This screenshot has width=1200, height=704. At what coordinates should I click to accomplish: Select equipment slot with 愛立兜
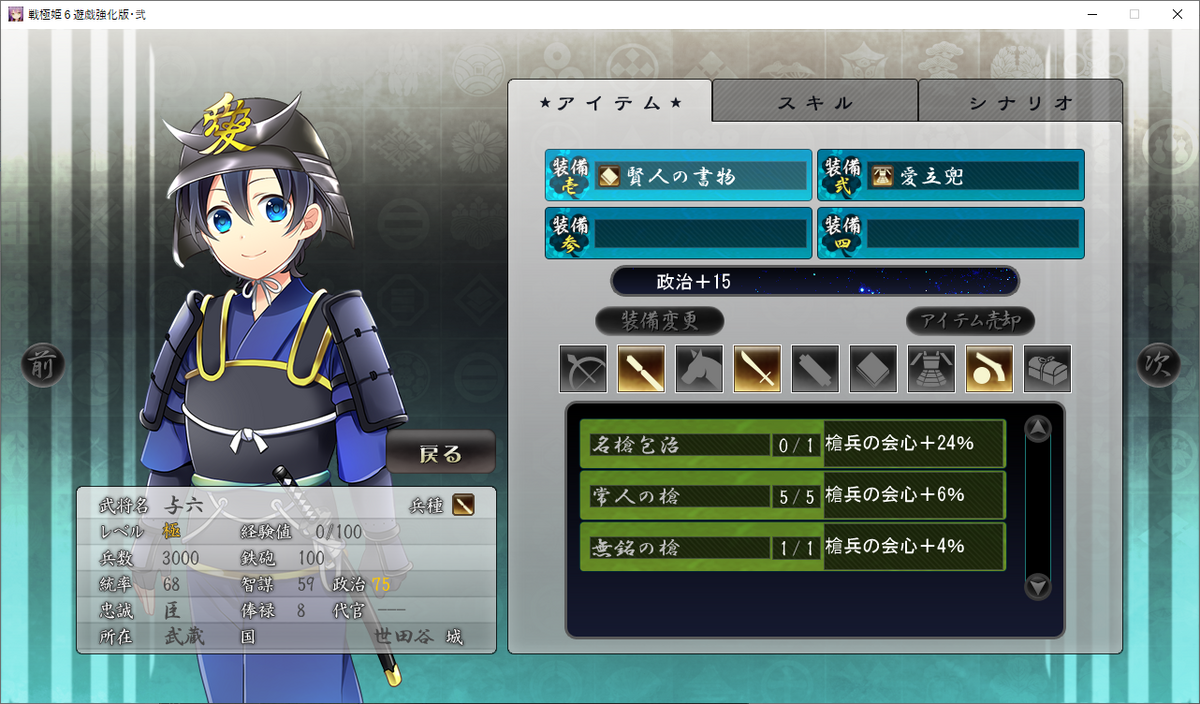[x=950, y=176]
